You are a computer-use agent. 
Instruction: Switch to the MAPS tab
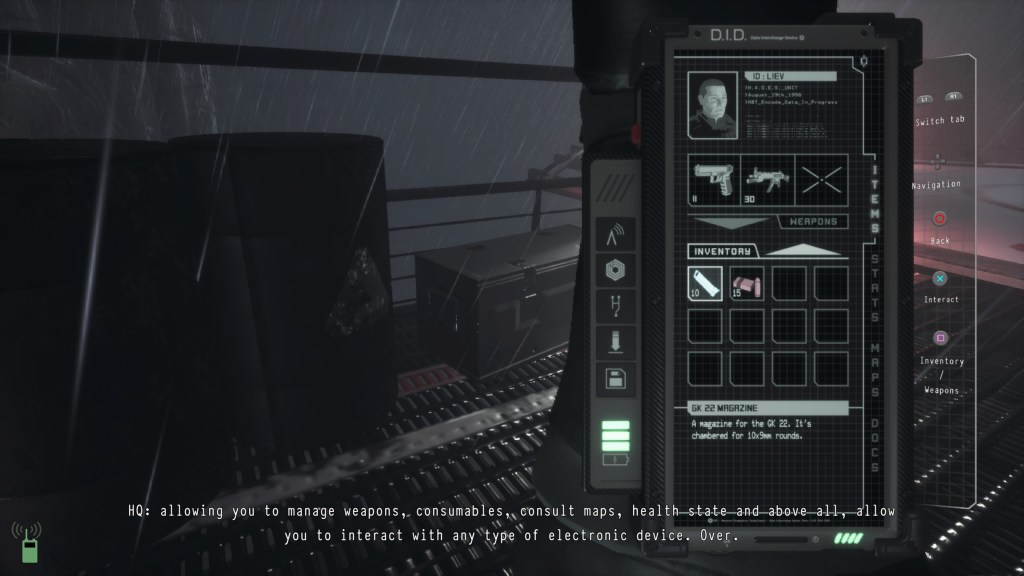[875, 364]
